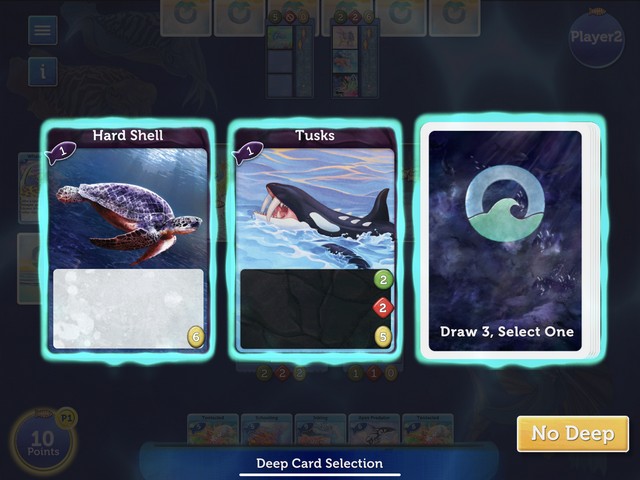Open the hamburger menu
The height and width of the screenshot is (480, 640).
(43, 30)
